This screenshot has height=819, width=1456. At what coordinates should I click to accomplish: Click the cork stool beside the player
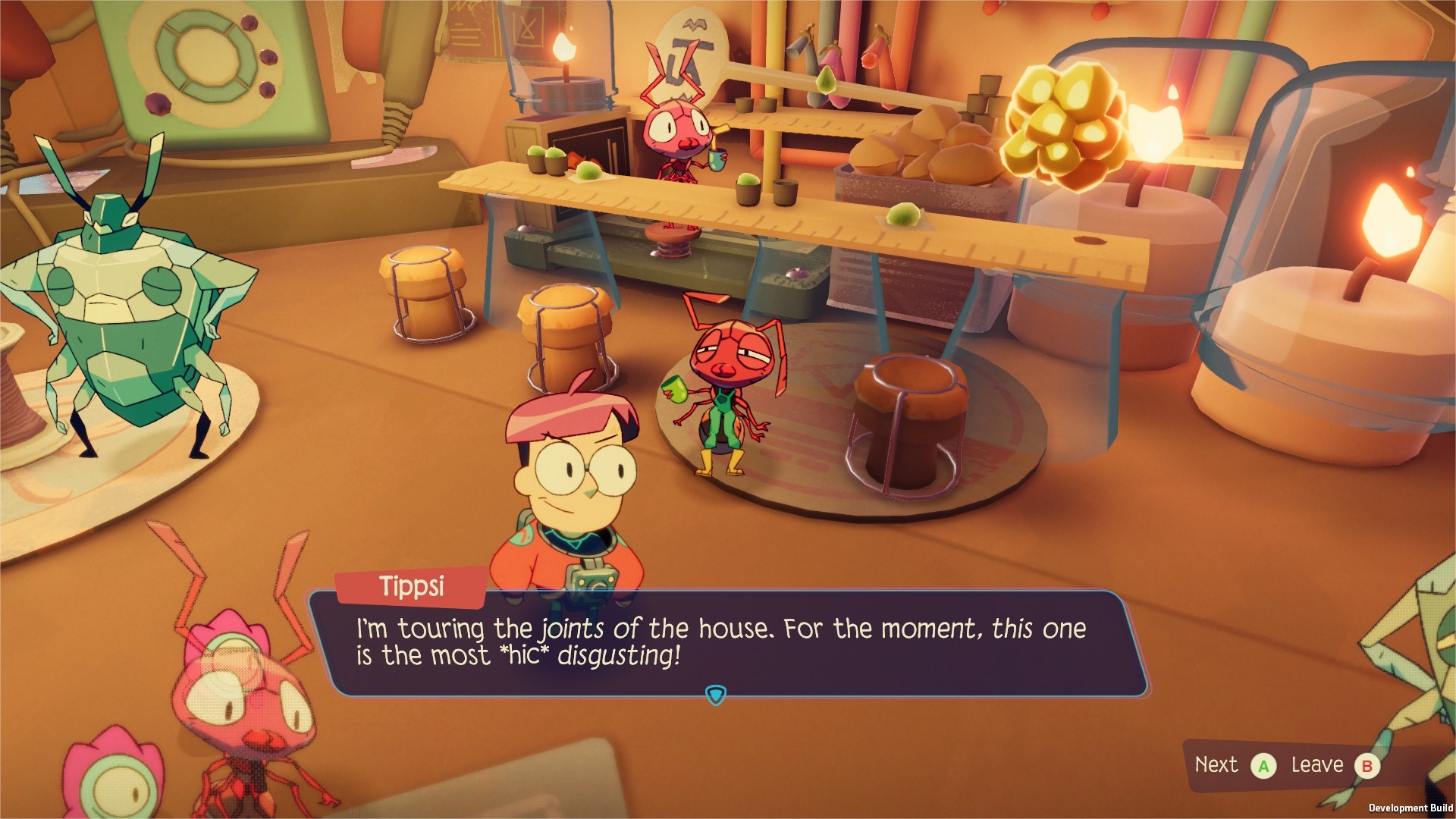[x=565, y=334]
